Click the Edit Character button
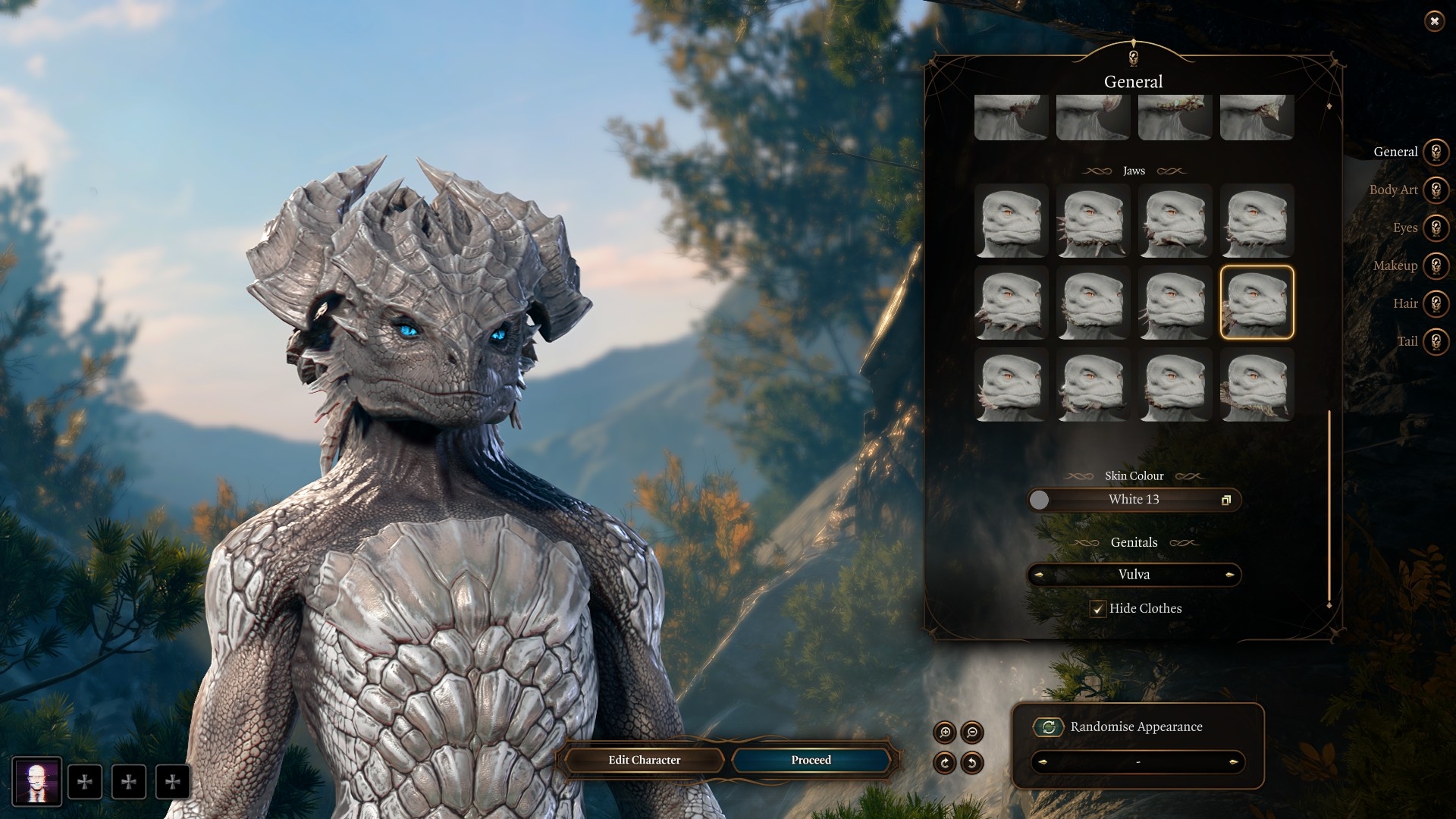The height and width of the screenshot is (819, 1456). (644, 760)
